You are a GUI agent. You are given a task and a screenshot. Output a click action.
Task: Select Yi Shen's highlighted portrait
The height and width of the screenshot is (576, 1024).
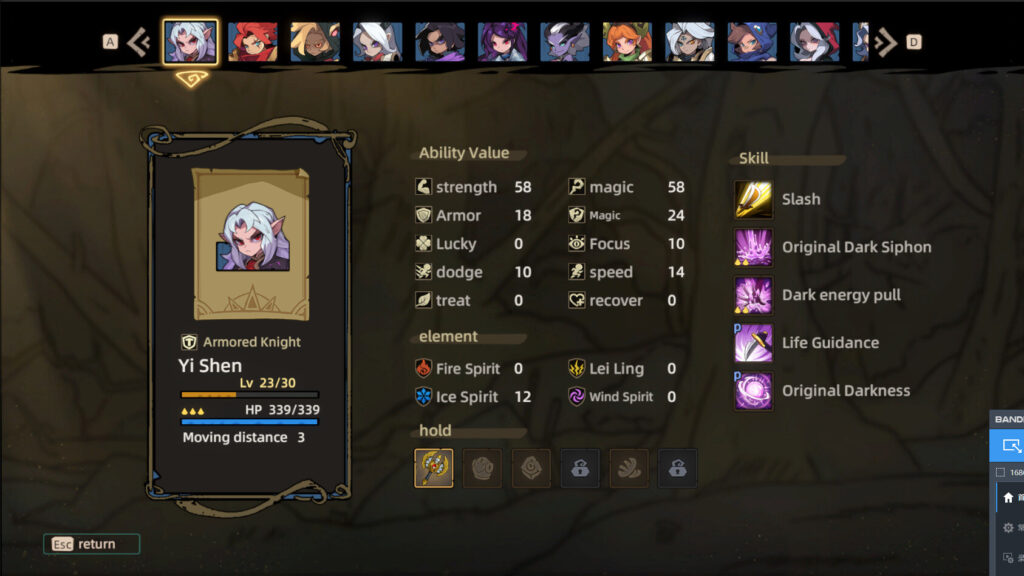coord(191,42)
